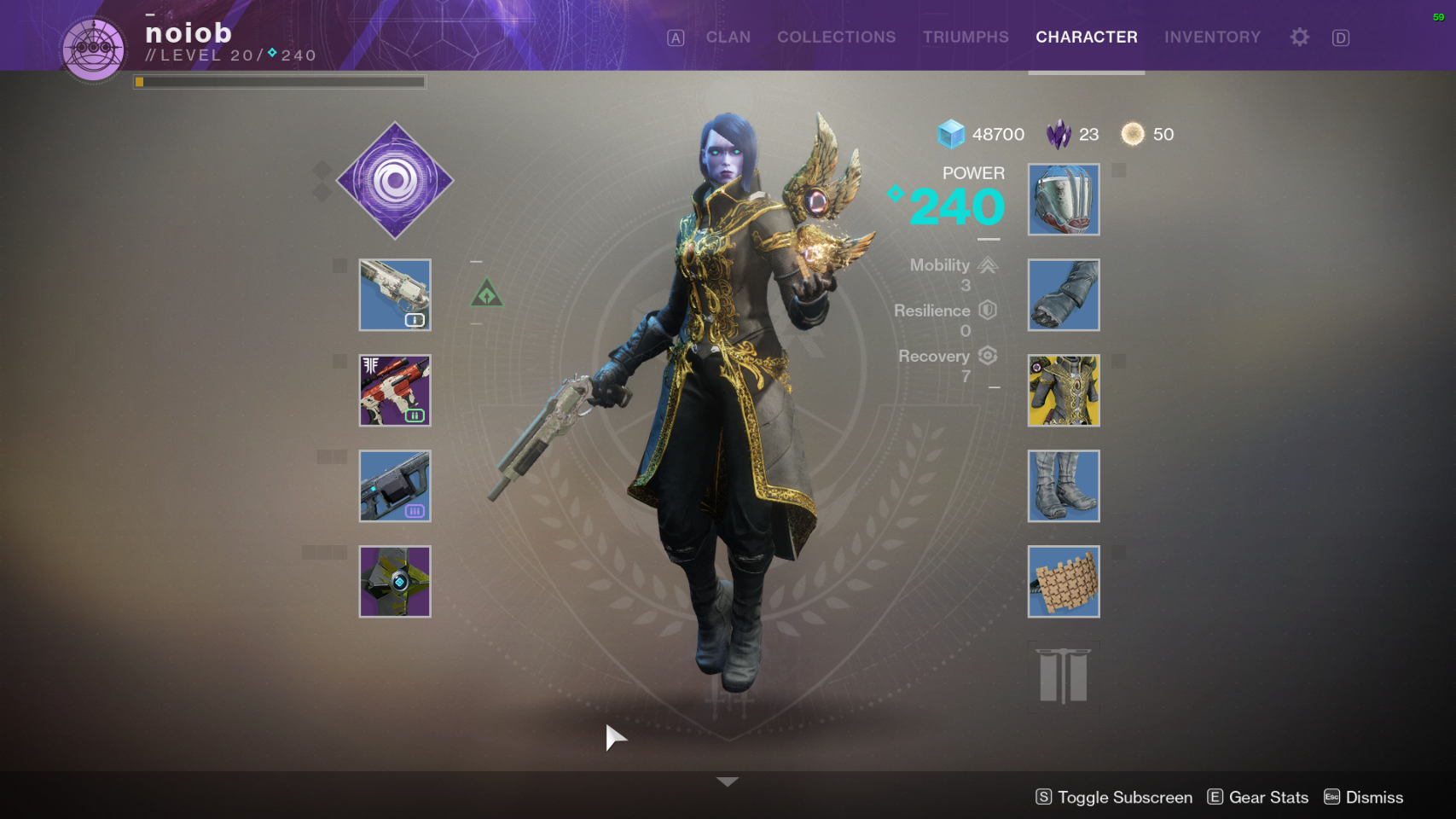The width and height of the screenshot is (1456, 819).
Task: Select the Warlock bond class item slot
Action: click(x=1064, y=582)
